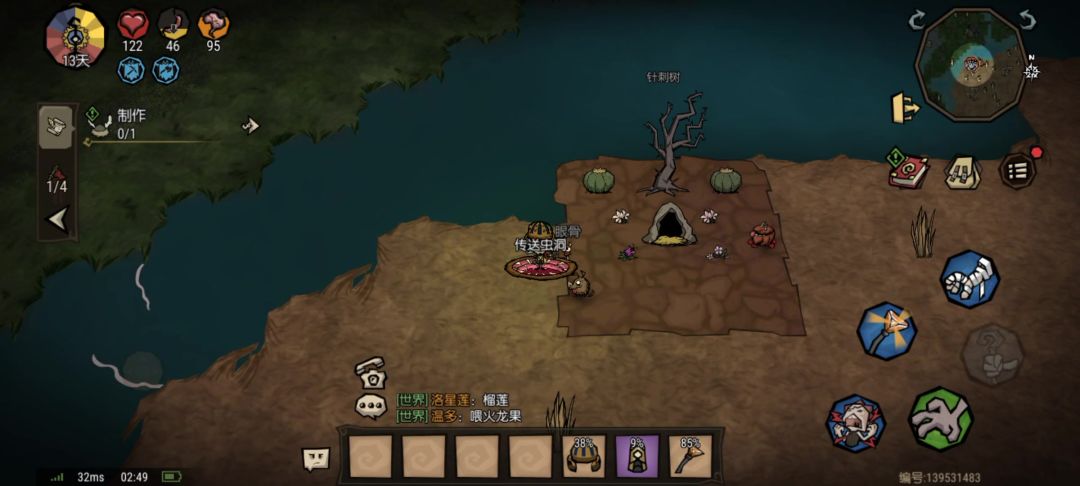Select the scroll quest tab
The height and width of the screenshot is (486, 1080).
(56, 127)
